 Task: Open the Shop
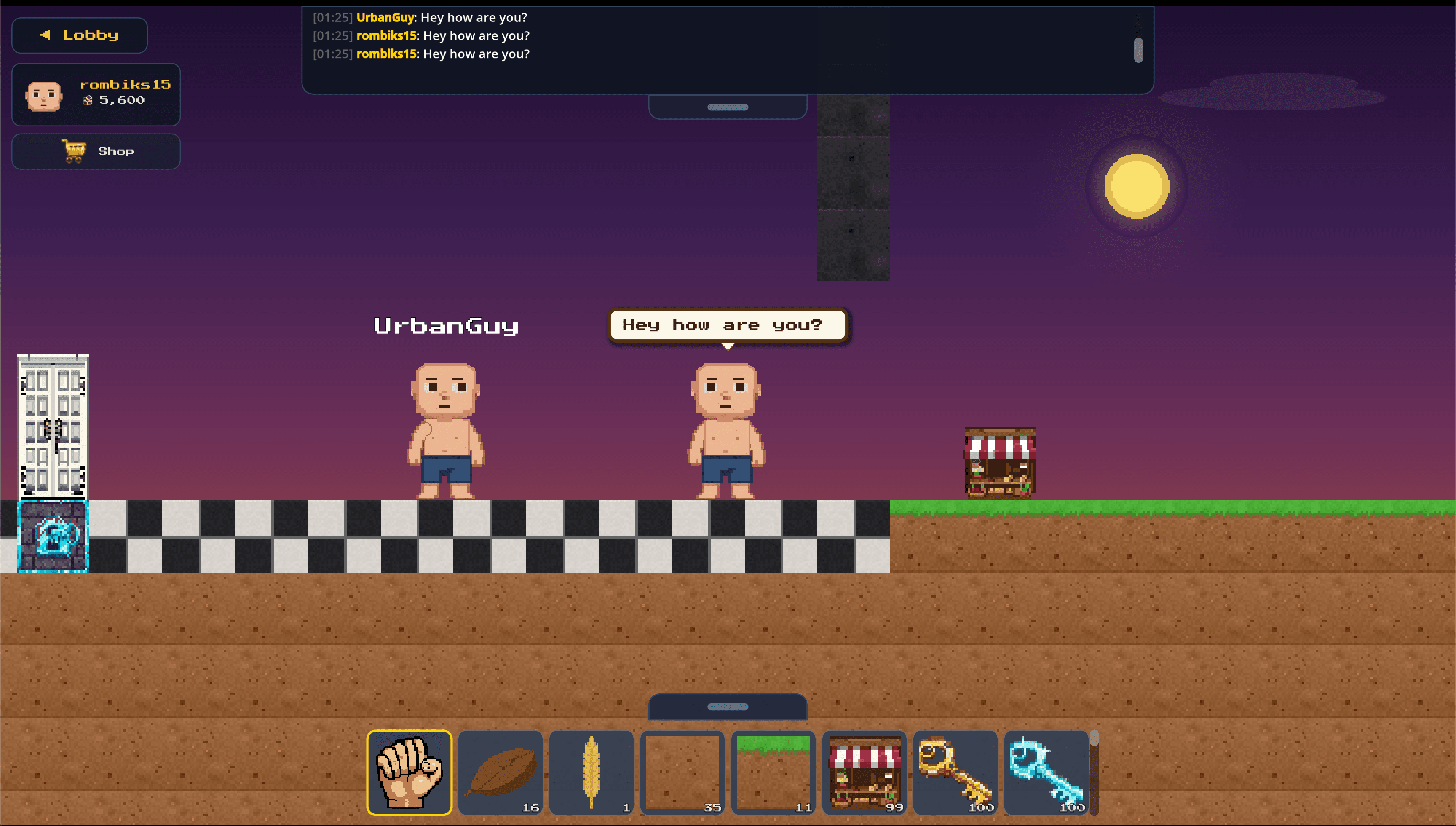tap(96, 151)
